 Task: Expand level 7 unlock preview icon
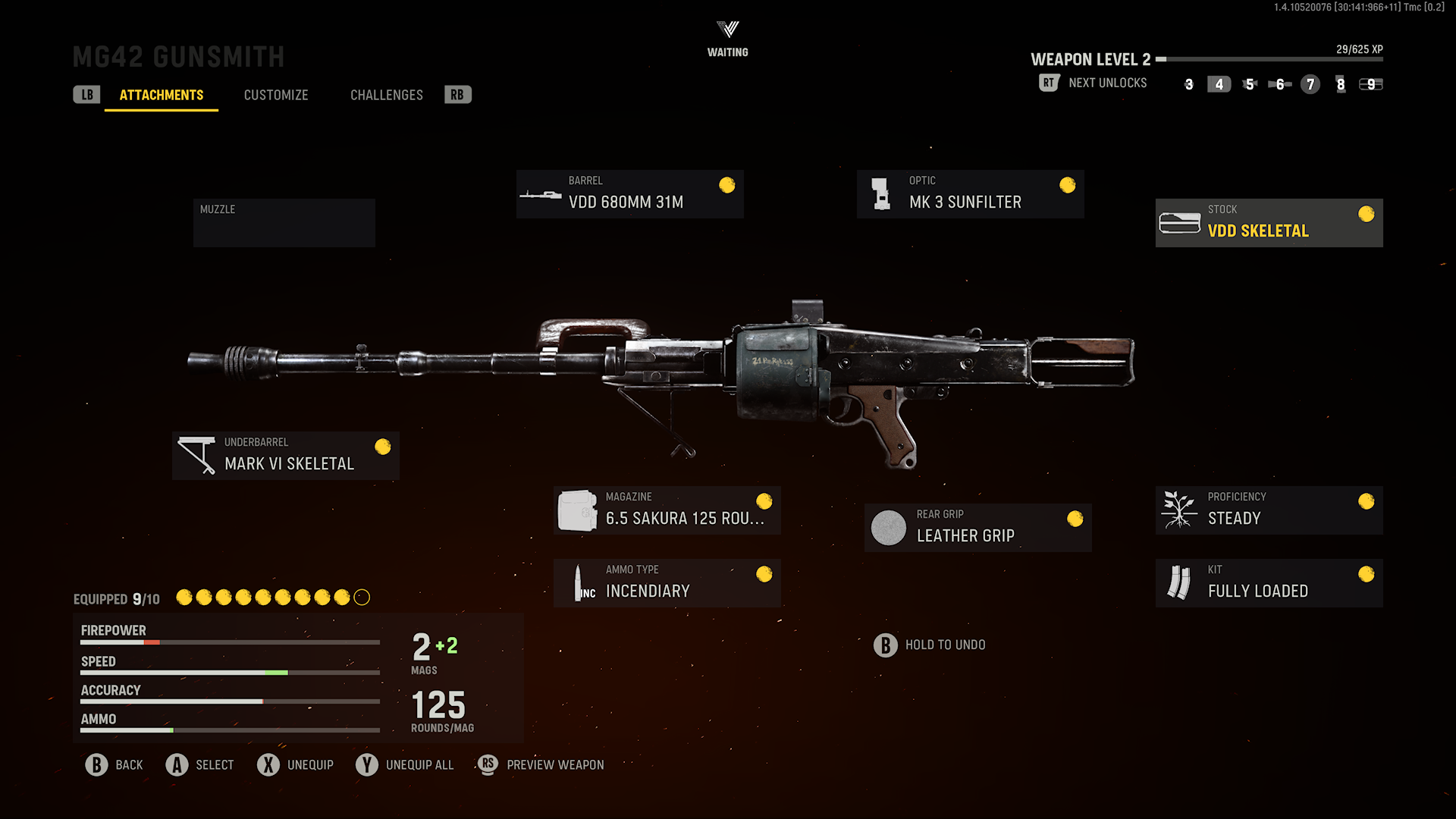pos(1310,85)
